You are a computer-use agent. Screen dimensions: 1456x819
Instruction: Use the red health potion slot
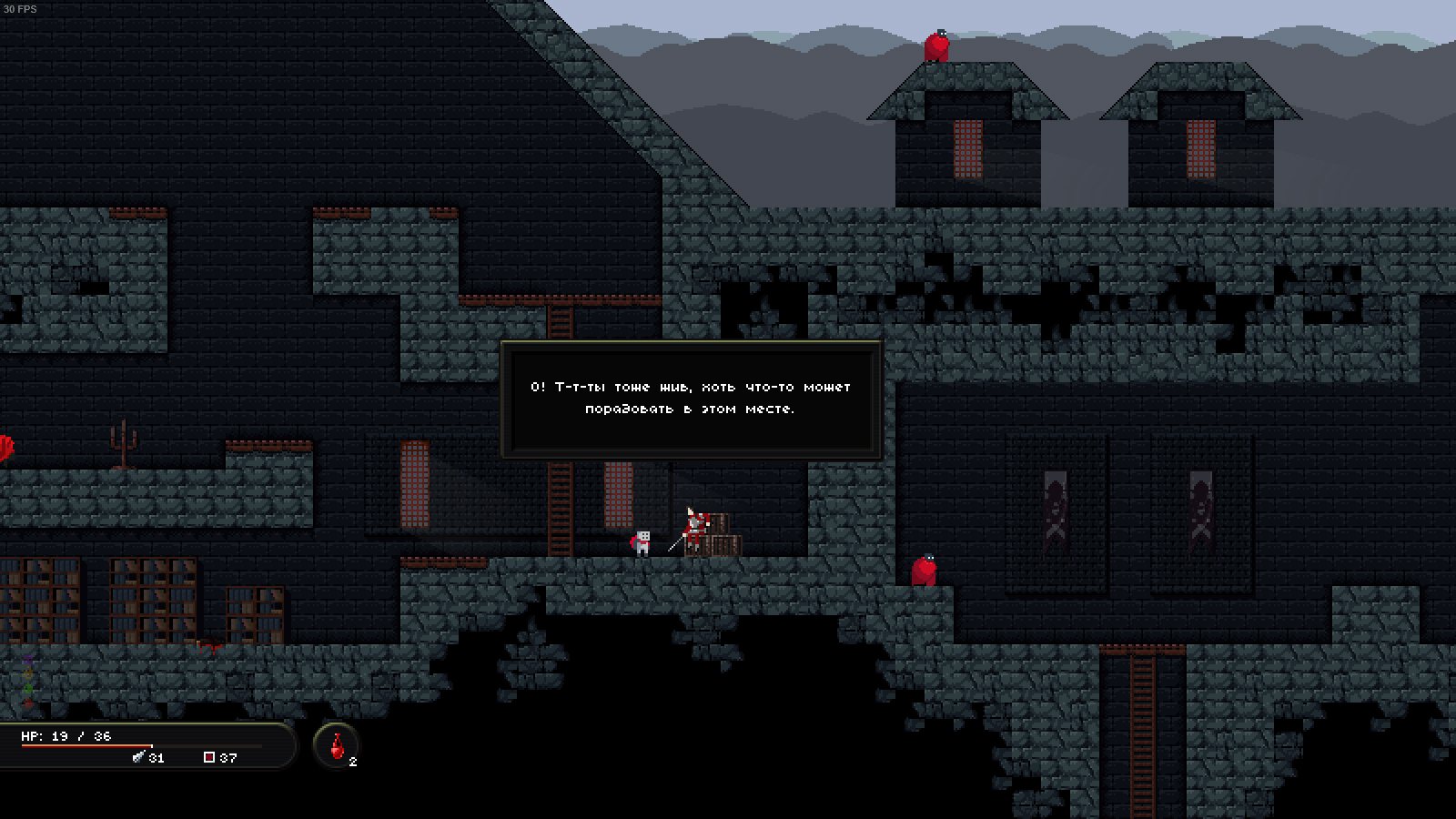pos(337,746)
